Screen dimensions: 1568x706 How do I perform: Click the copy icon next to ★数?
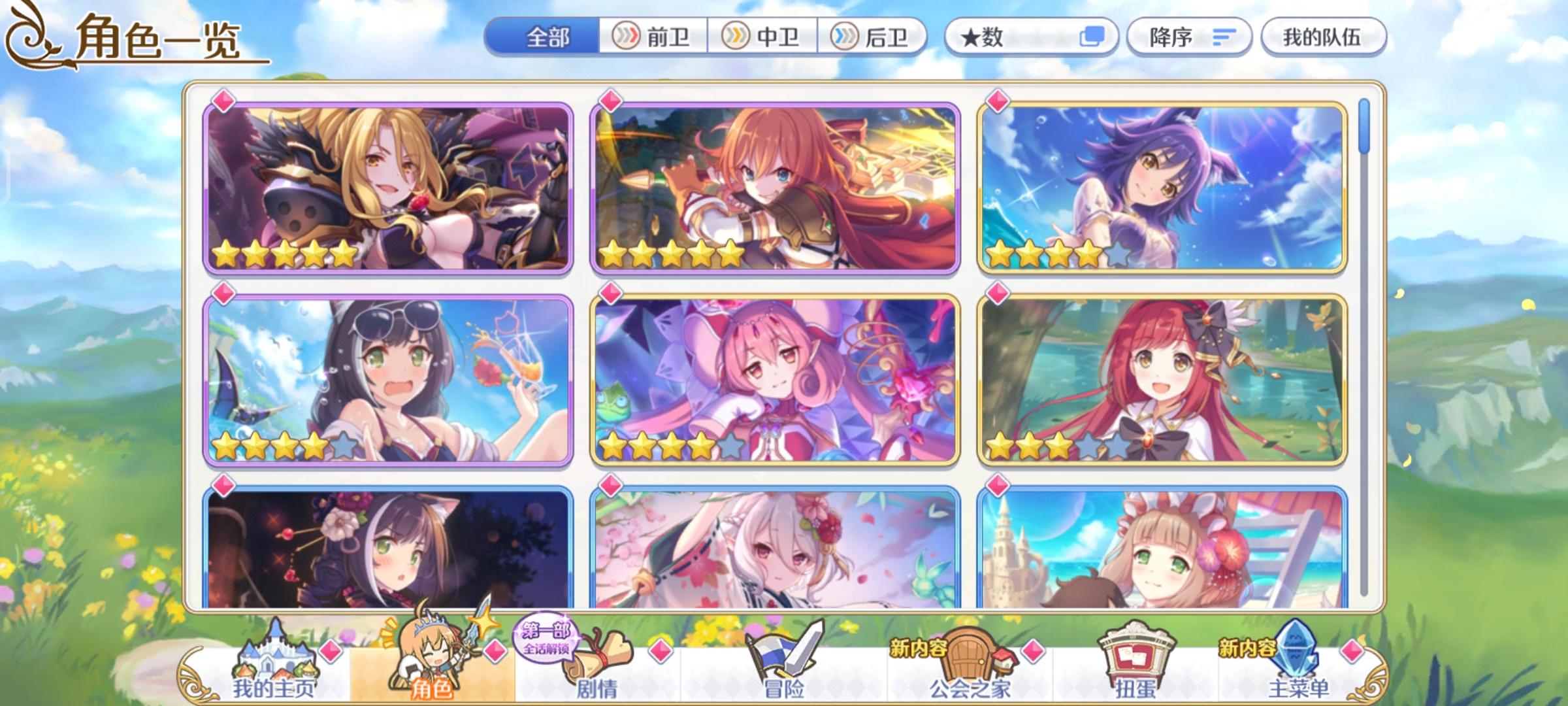pos(1092,37)
